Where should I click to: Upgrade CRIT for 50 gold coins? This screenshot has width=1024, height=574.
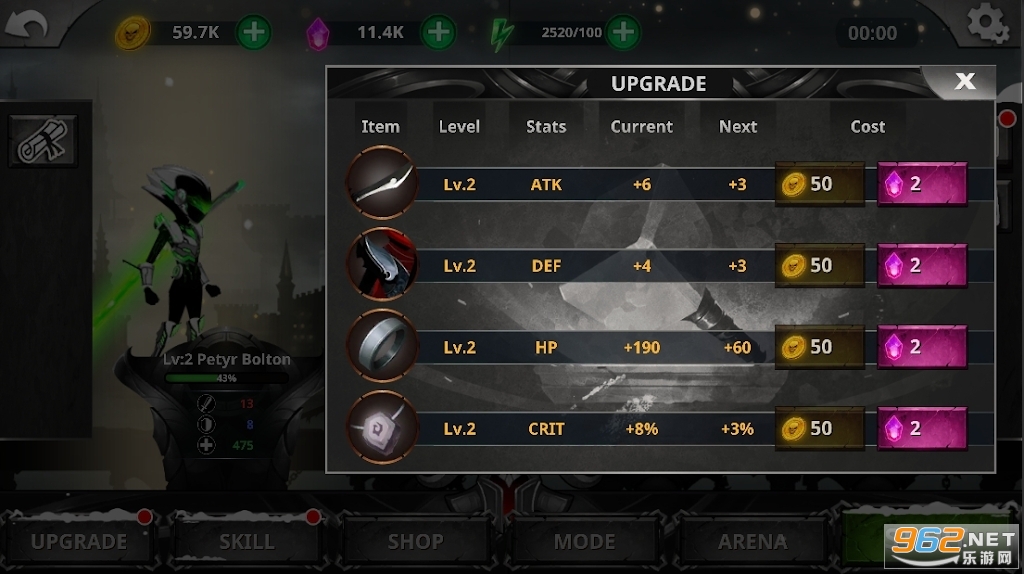820,428
